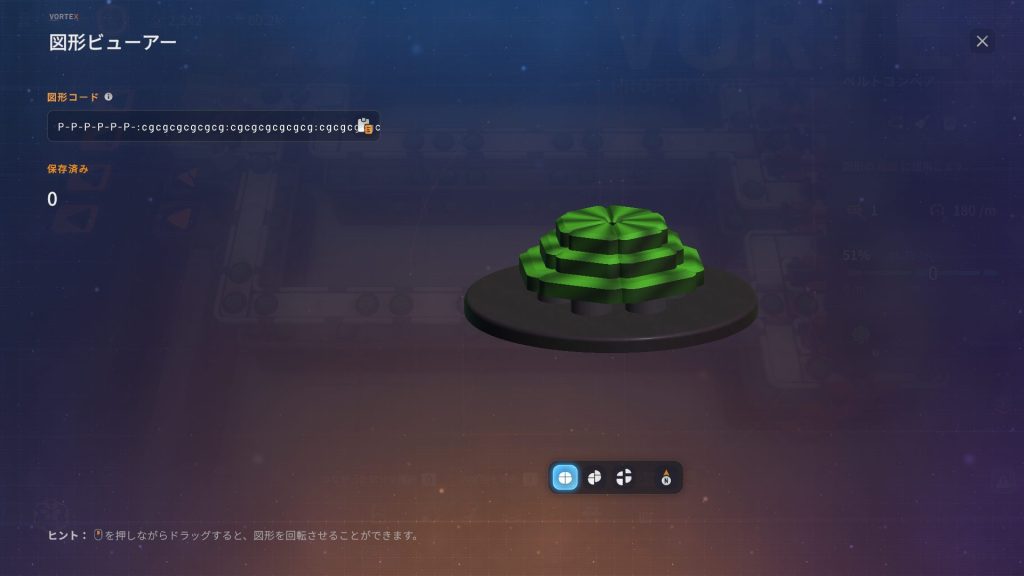Choose the fully exploded quarters view

tap(624, 478)
